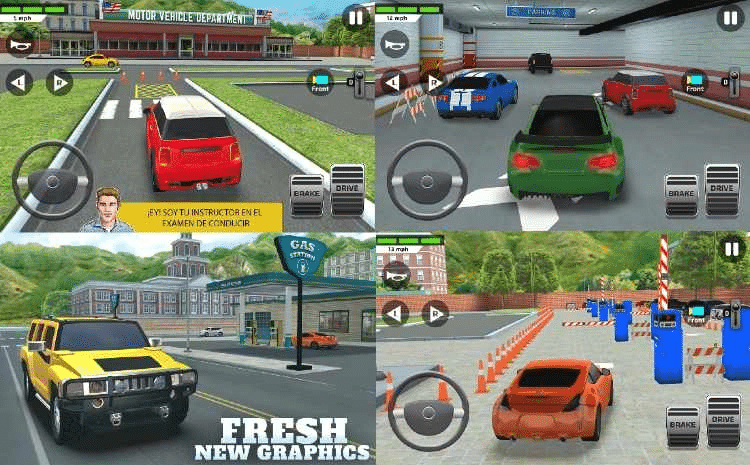
Task: Honk the horn in the green car scene
Action: click(394, 44)
